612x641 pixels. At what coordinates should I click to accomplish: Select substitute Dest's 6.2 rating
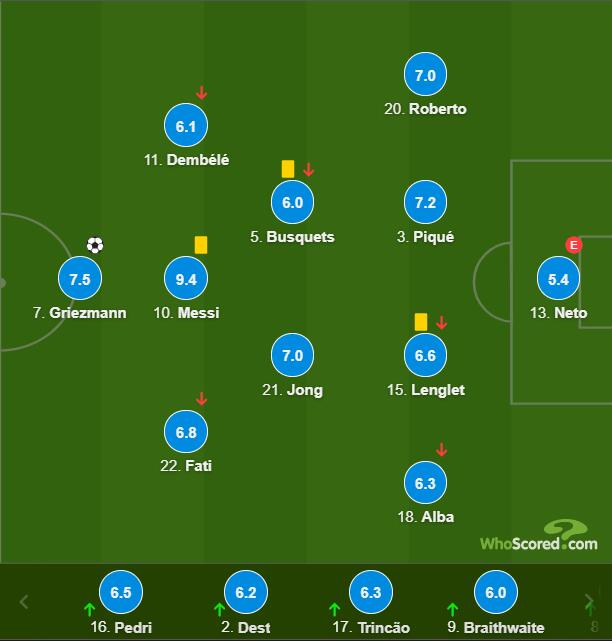pyautogui.click(x=246, y=592)
